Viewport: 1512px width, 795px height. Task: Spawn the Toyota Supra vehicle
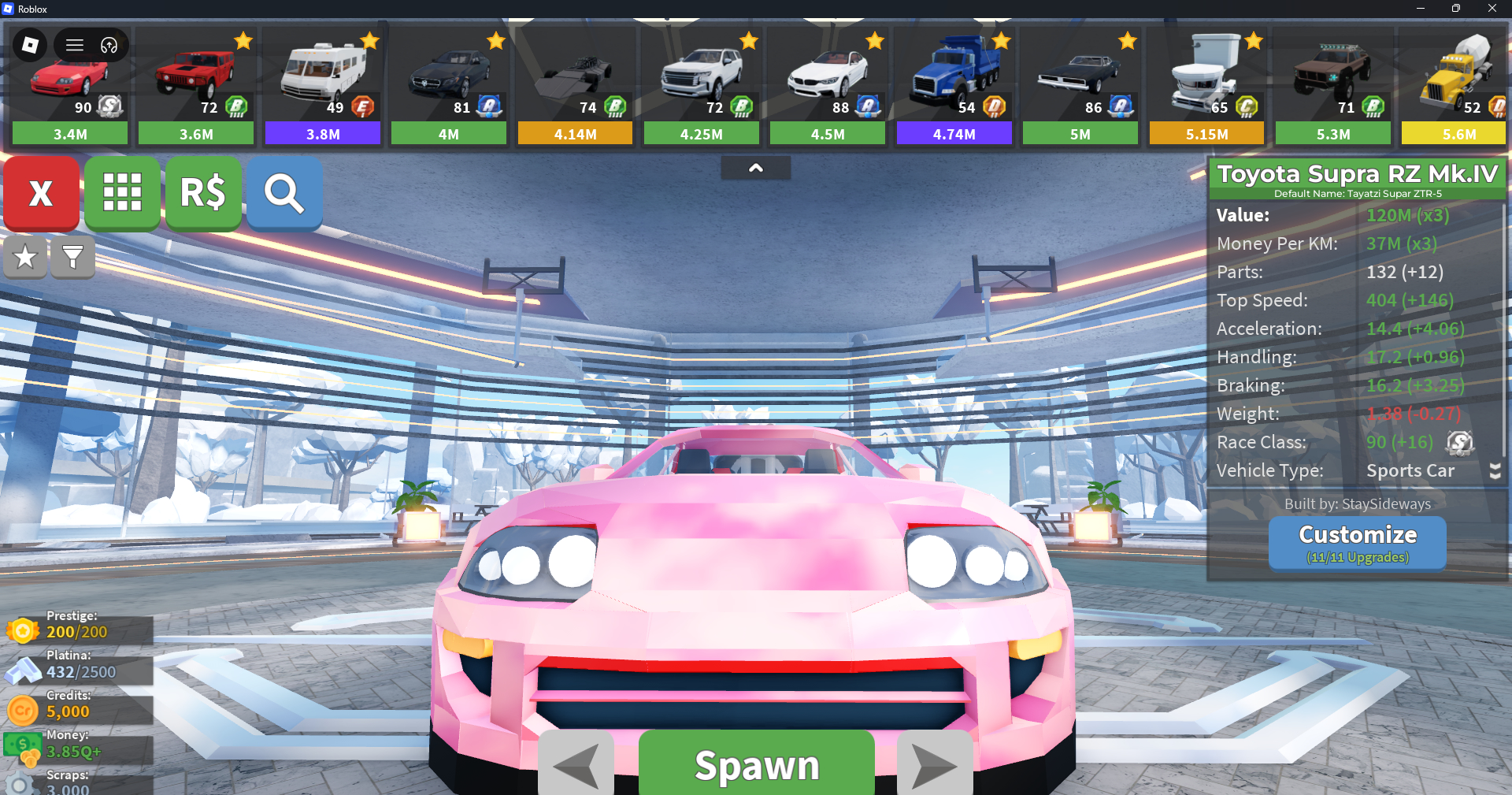pos(756,764)
